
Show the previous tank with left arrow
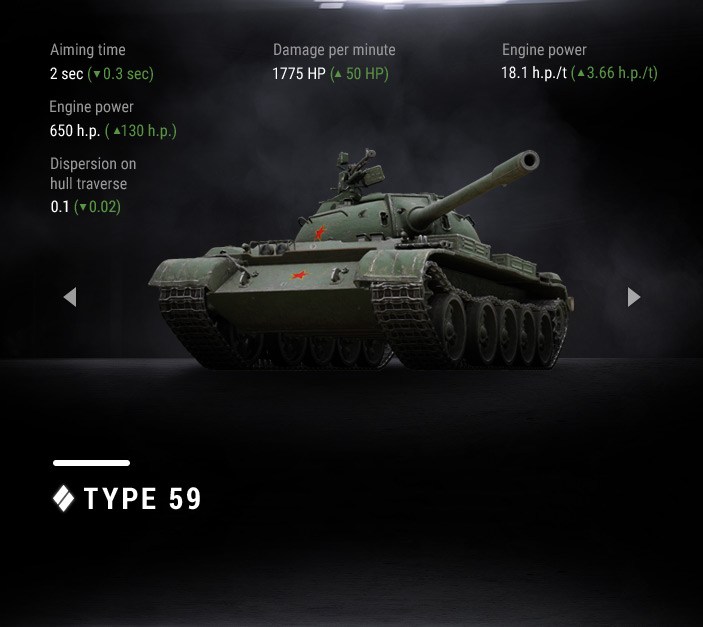[70, 297]
